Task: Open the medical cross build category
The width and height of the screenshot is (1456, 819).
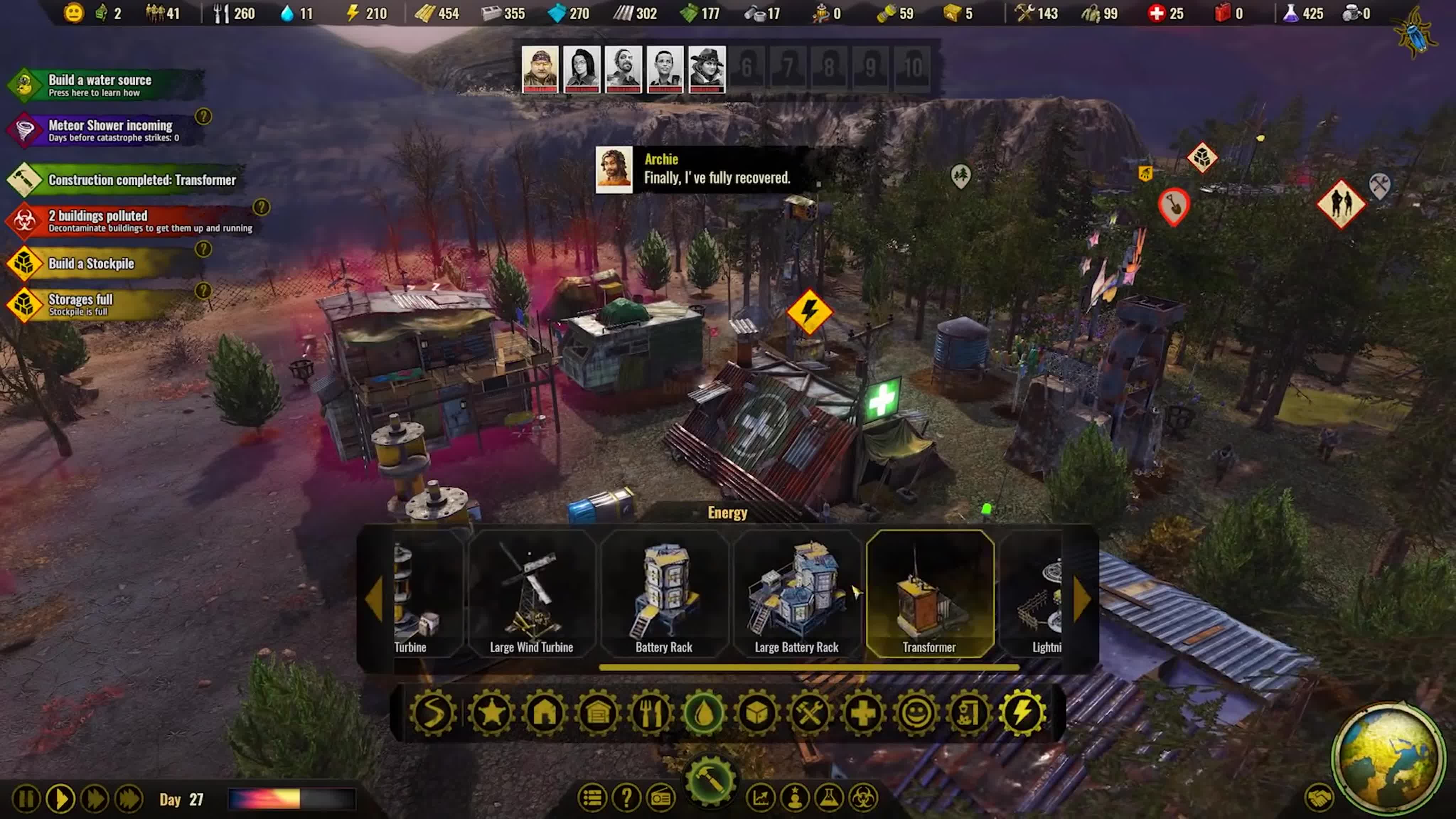Action: 862,713
